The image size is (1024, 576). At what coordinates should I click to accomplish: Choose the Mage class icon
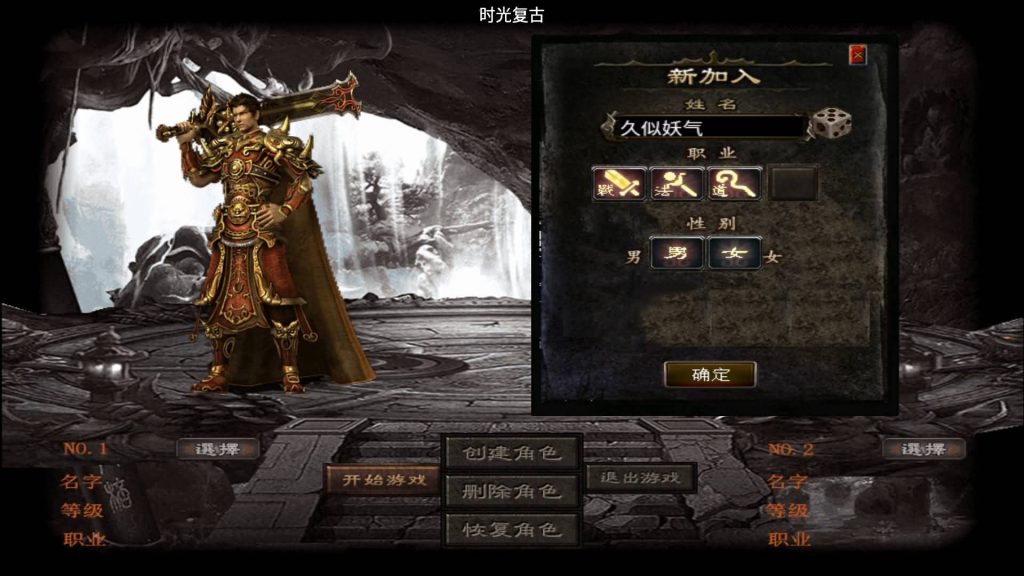tap(677, 183)
